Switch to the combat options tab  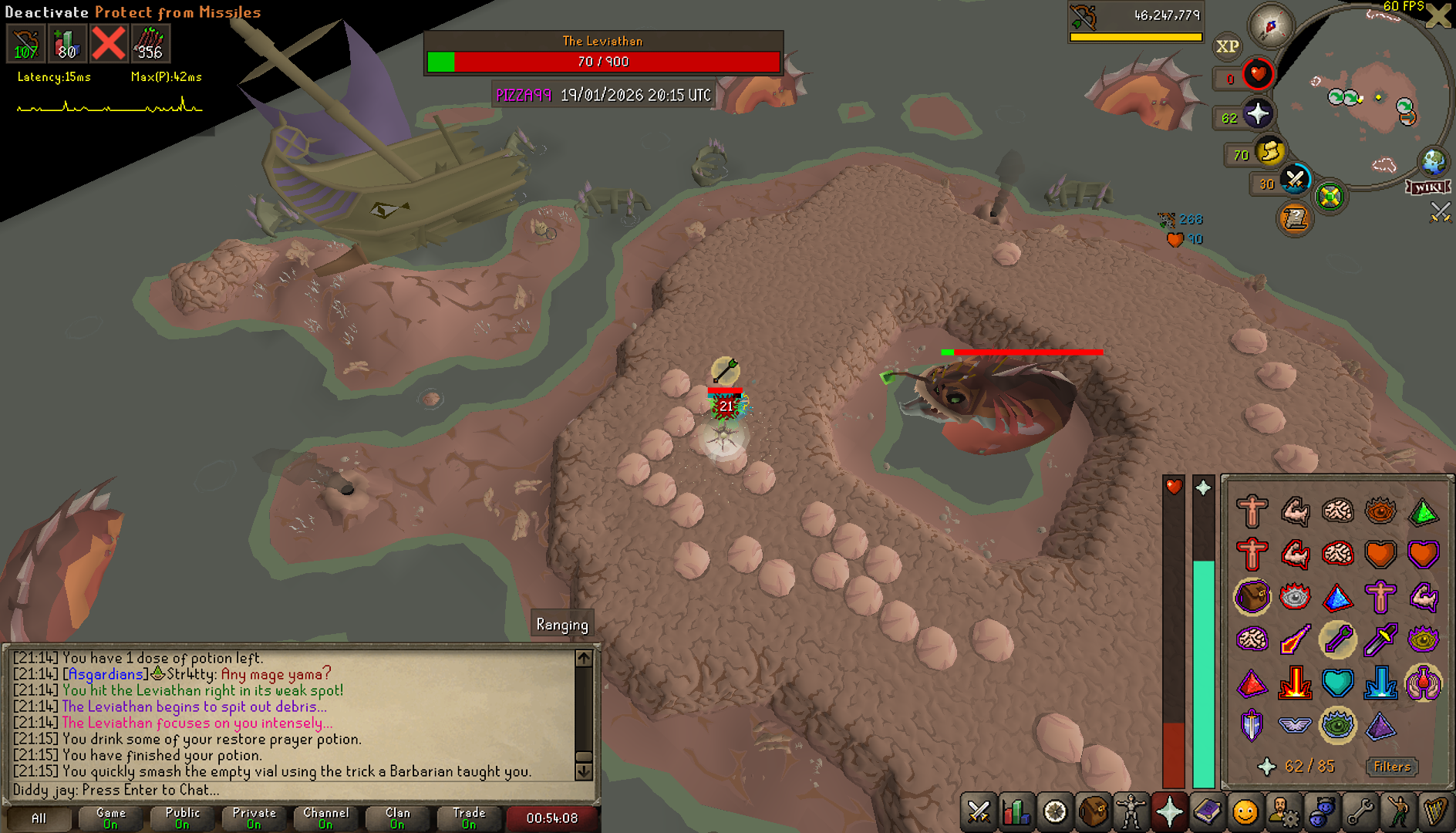coord(979,812)
